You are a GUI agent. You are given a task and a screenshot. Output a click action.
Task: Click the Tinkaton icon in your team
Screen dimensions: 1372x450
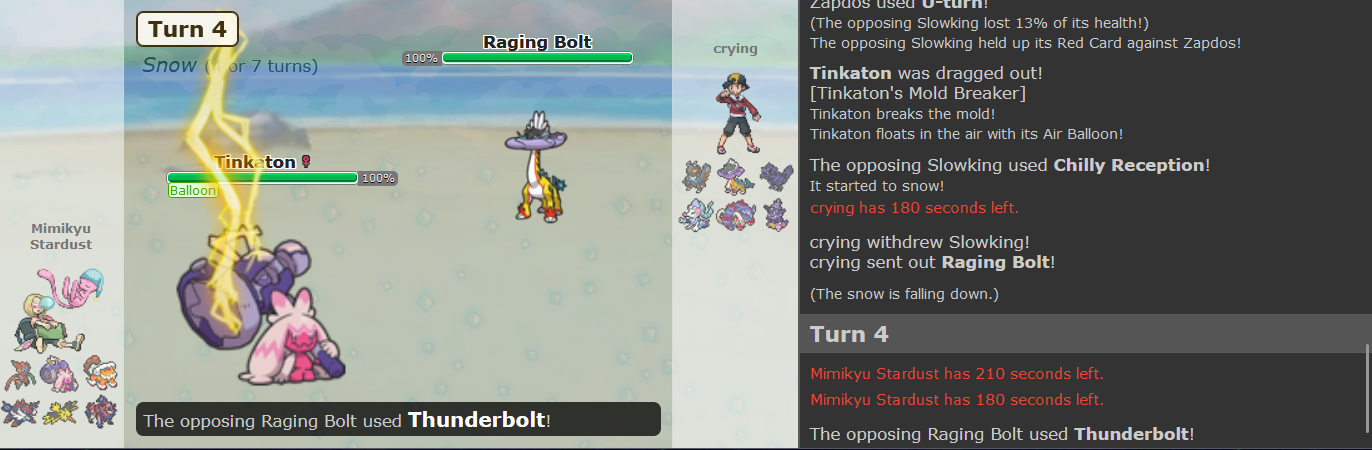[59, 372]
